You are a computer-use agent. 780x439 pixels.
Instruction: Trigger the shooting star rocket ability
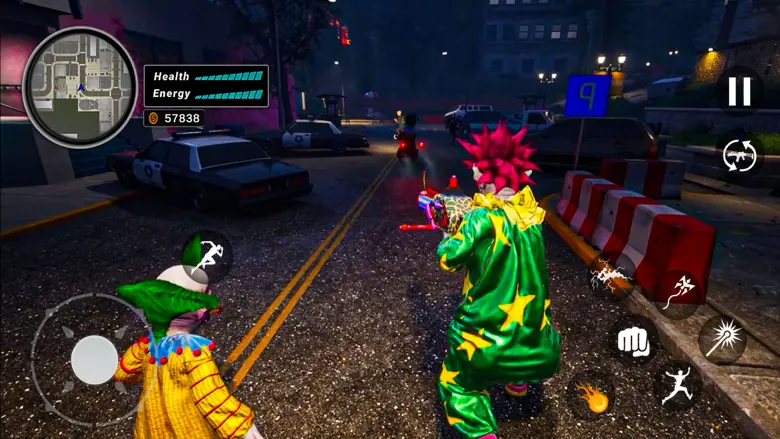679,292
